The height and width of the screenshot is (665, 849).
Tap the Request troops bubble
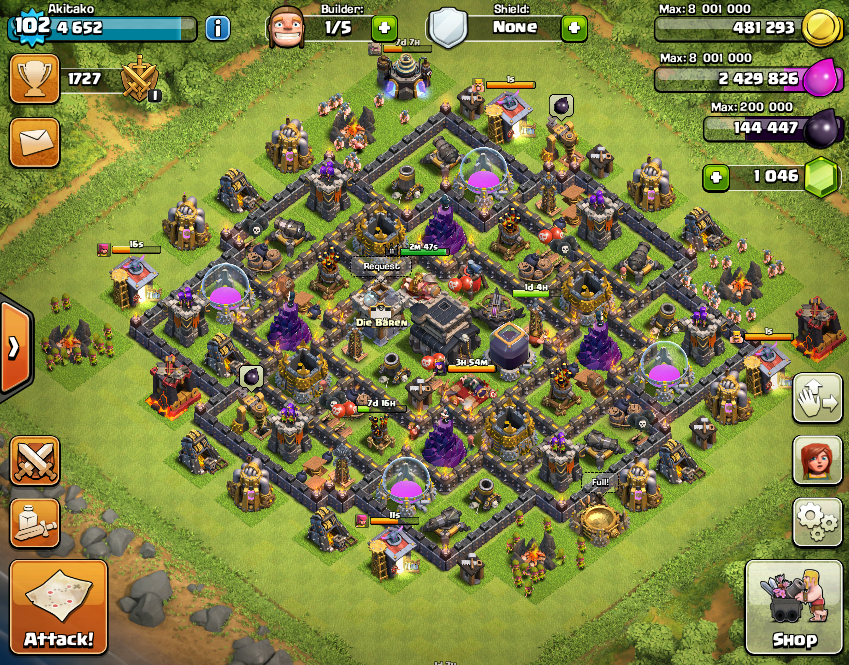point(380,267)
